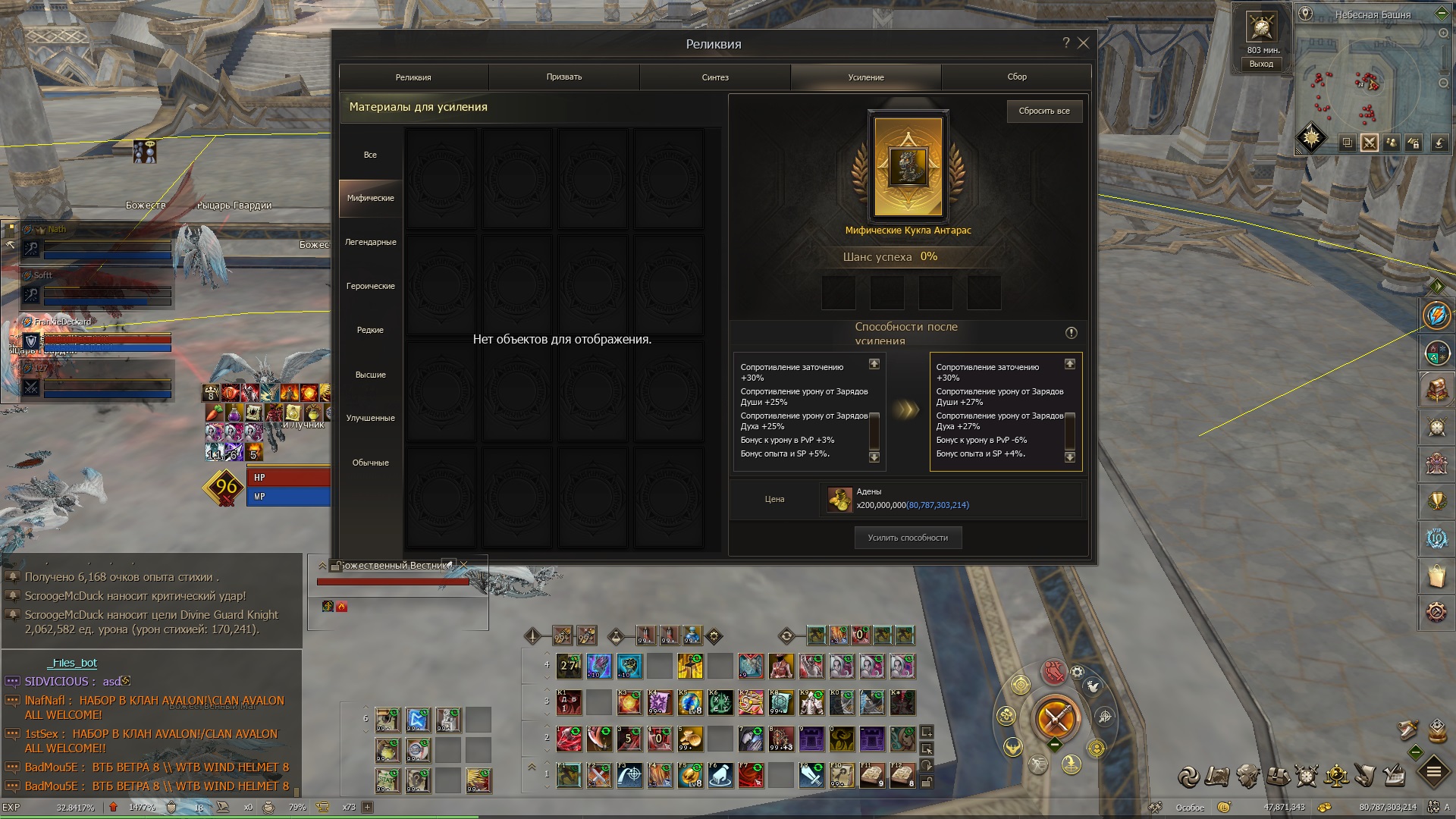Show the Все materials category
Screen dimensions: 1456x819
click(370, 155)
